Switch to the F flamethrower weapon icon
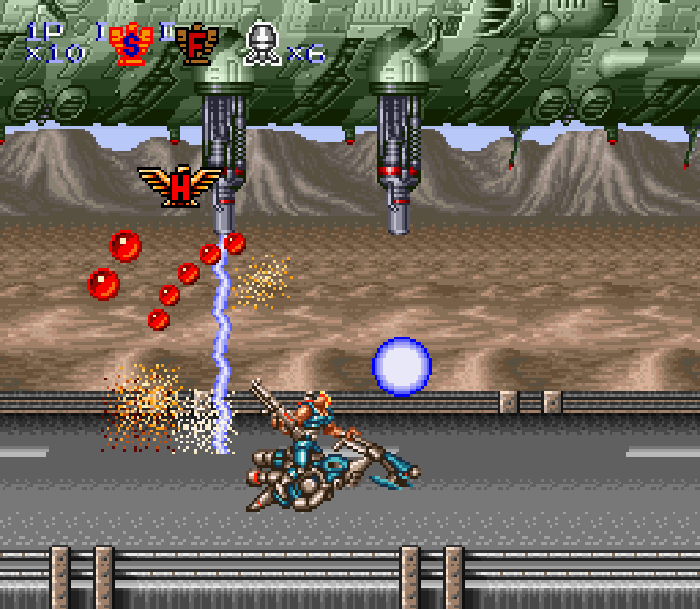Screen dimensions: 700x609 coord(196,44)
